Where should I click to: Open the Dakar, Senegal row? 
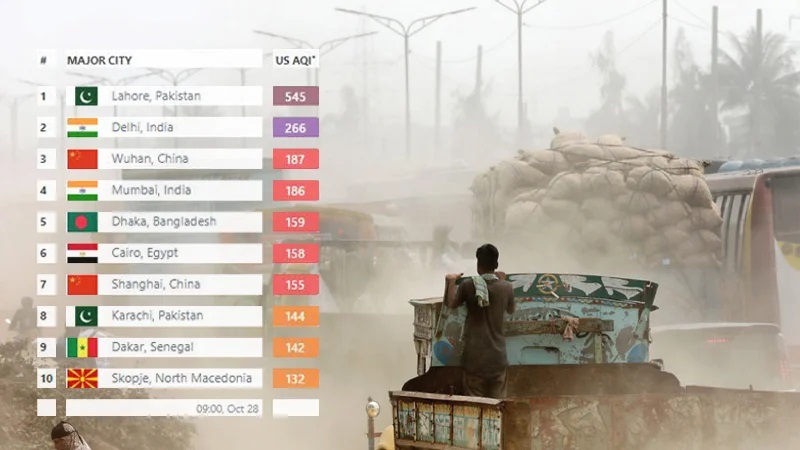(152, 347)
